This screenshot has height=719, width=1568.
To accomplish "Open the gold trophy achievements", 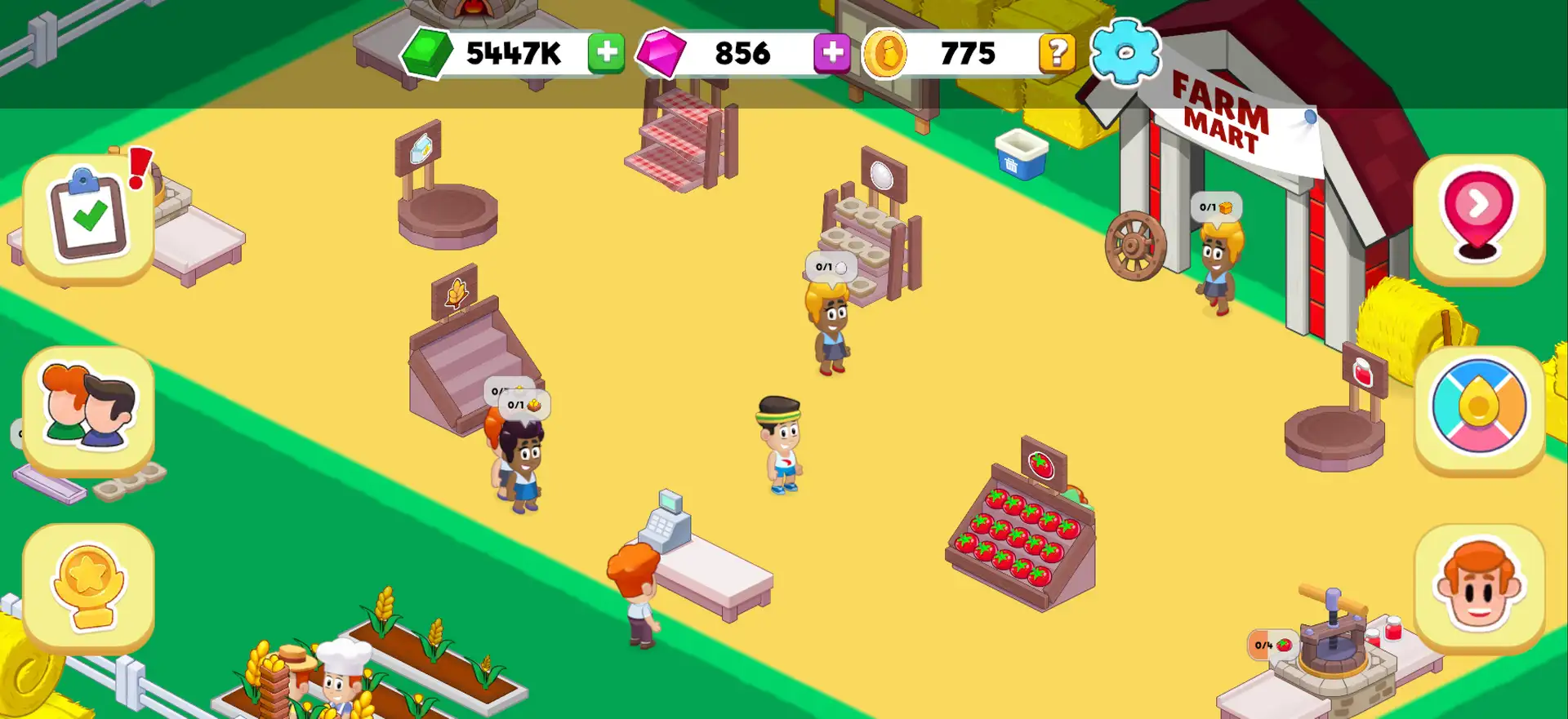I will click(x=88, y=588).
